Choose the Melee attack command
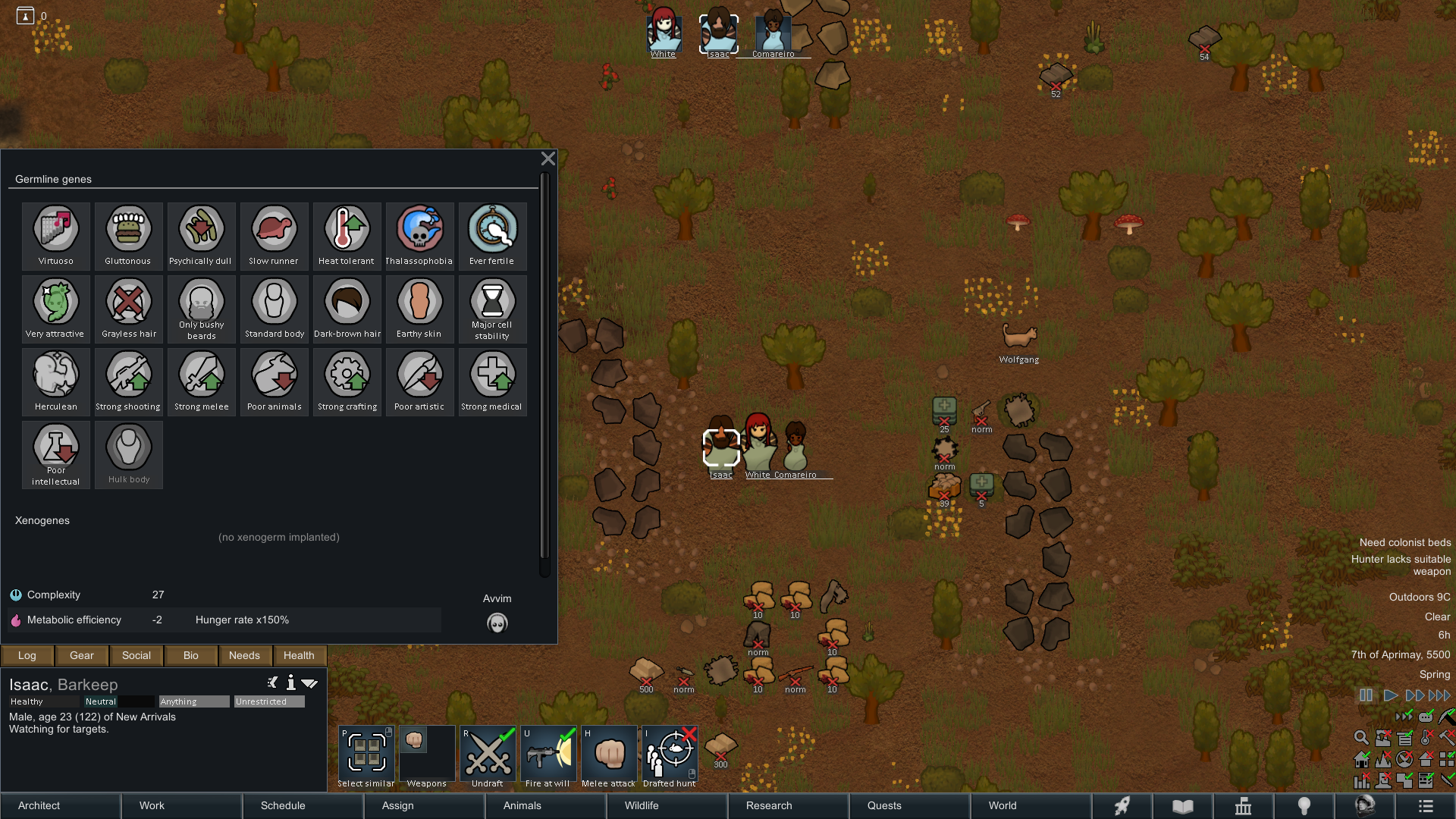1456x819 pixels. 609,757
